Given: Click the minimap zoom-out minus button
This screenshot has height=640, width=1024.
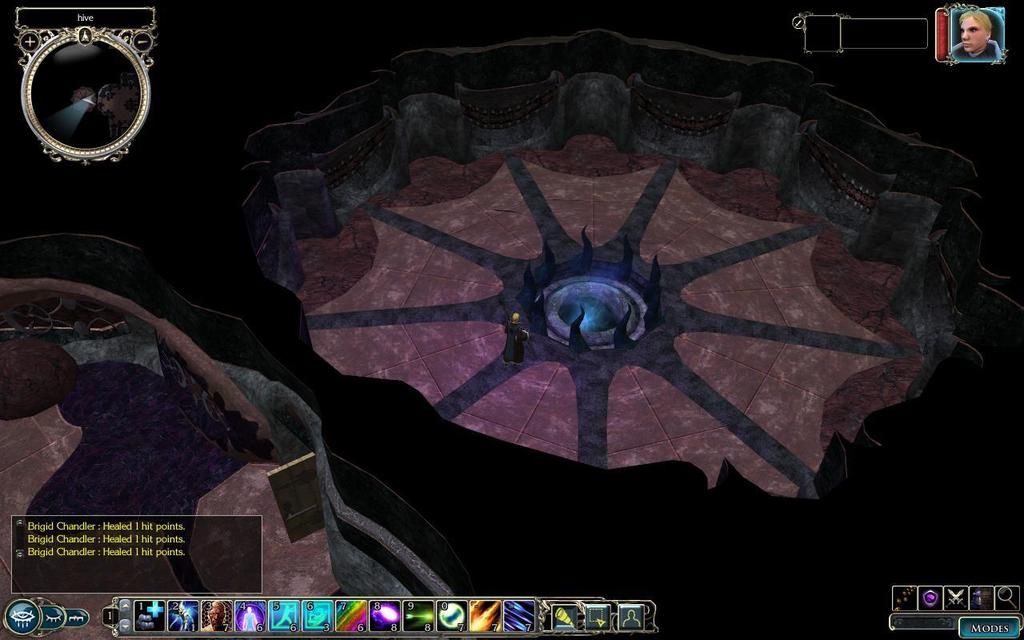Looking at the screenshot, I should (142, 41).
